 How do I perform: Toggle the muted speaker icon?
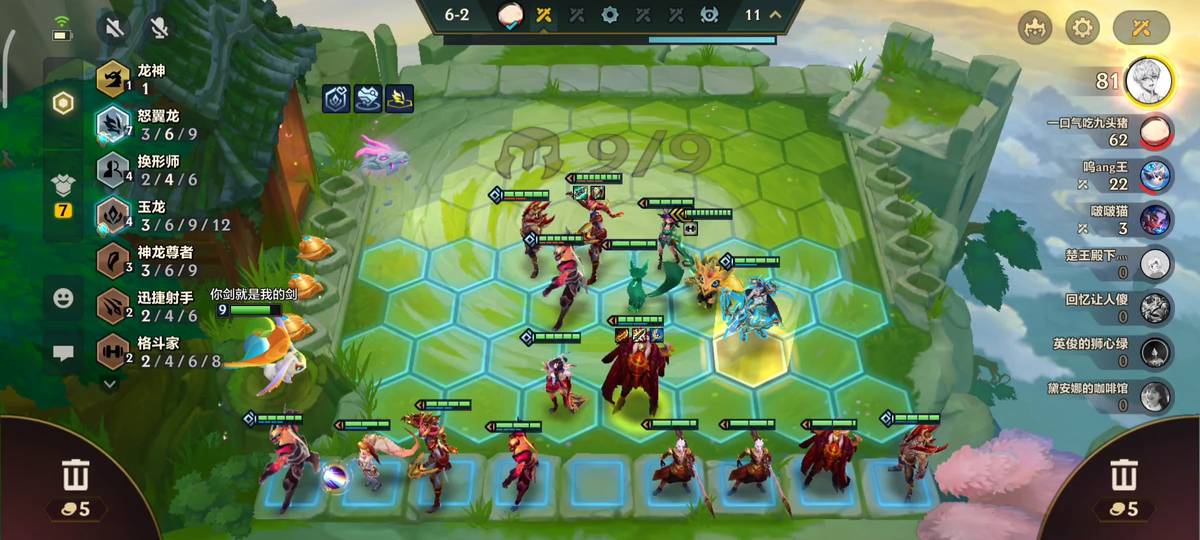(x=115, y=27)
